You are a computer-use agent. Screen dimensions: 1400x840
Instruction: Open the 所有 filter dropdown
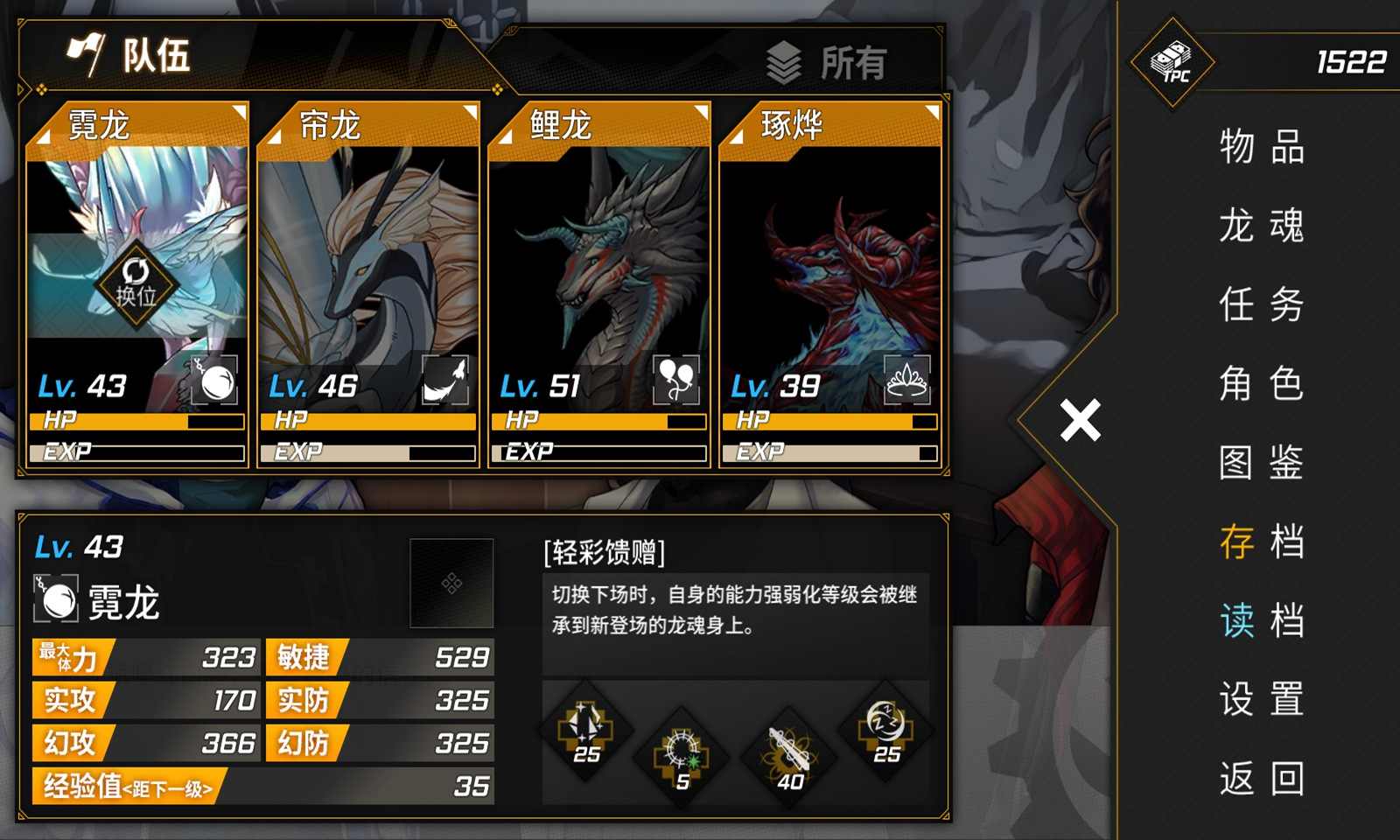[827, 61]
